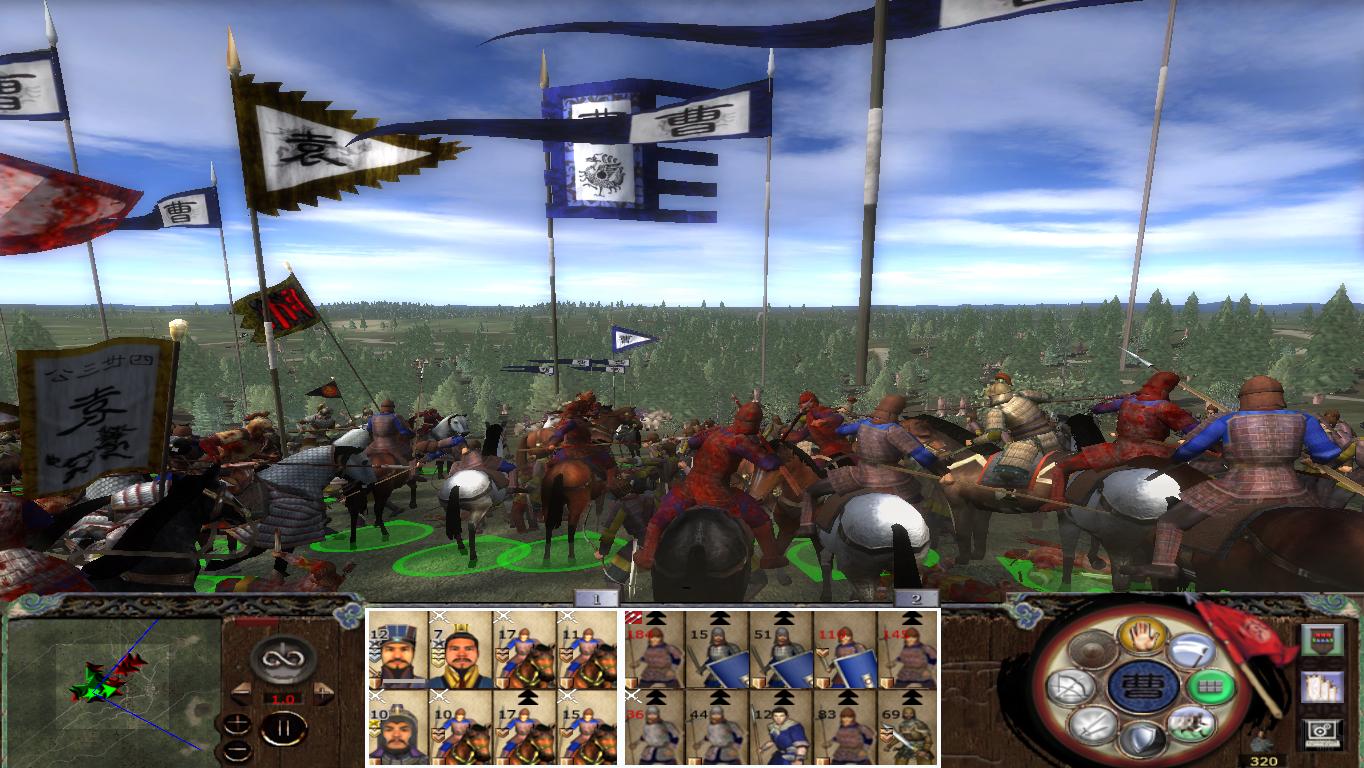Switch to army group tab 2
The height and width of the screenshot is (768, 1364).
(916, 600)
